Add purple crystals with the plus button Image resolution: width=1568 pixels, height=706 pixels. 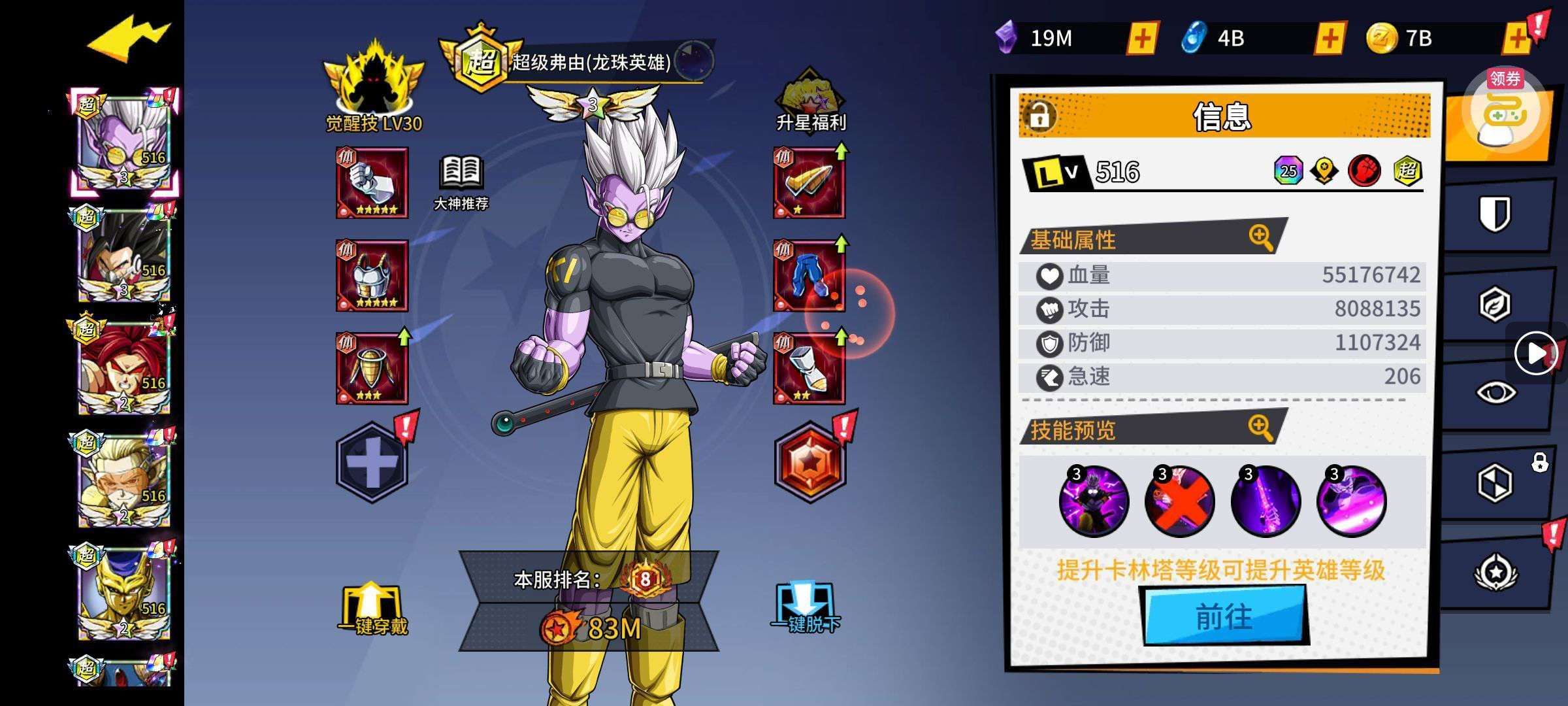(1142, 38)
